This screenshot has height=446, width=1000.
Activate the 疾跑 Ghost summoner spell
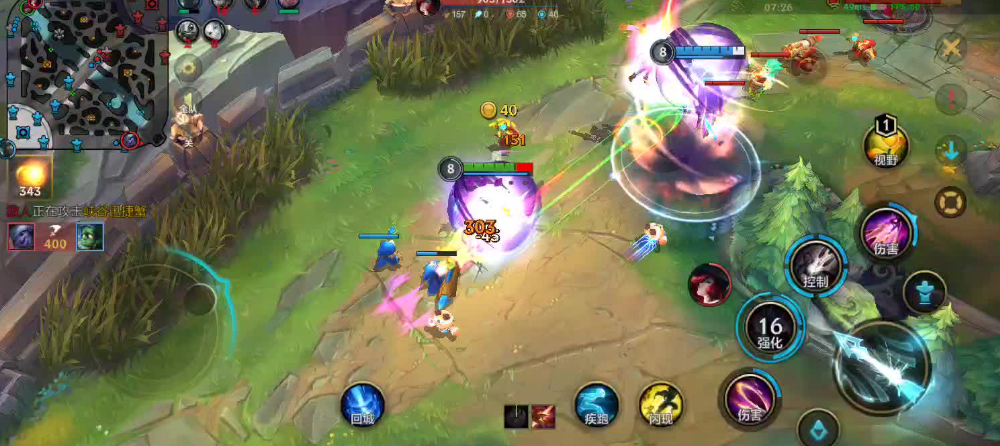point(596,404)
